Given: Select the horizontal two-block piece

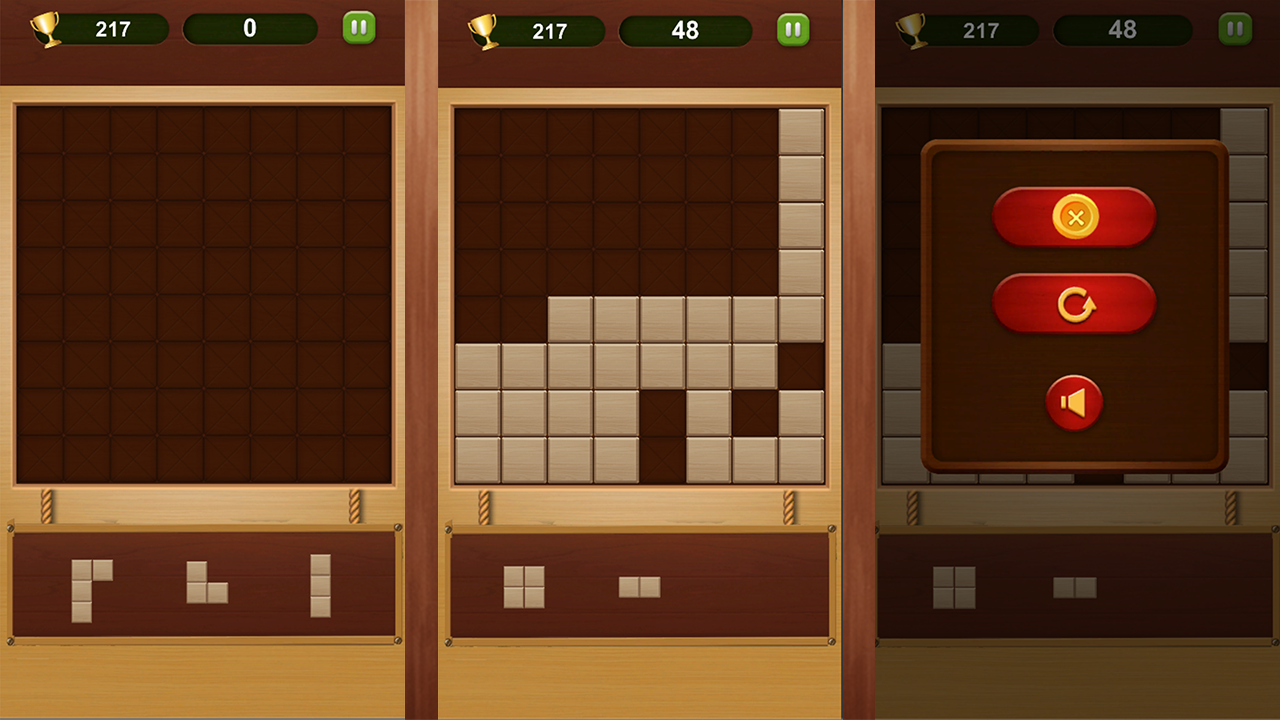Looking at the screenshot, I should pos(638,589).
